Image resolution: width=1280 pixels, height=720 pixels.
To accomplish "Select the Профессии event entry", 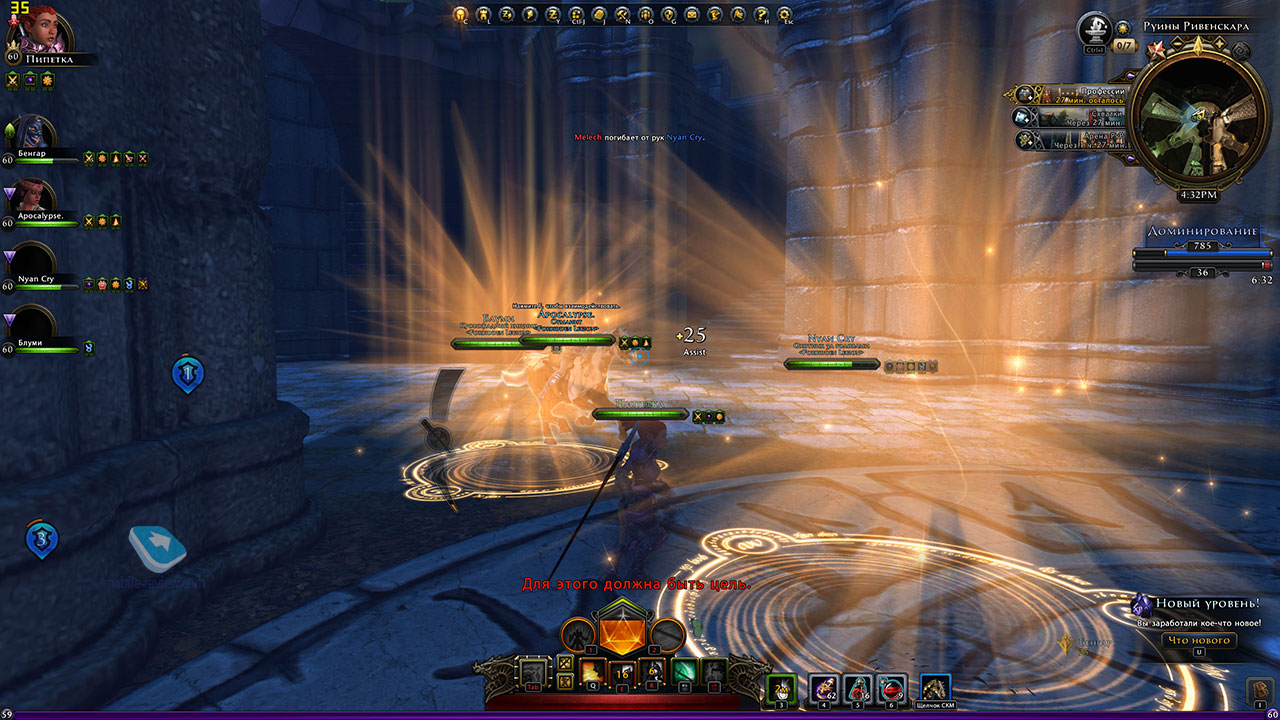I will (x=1075, y=94).
